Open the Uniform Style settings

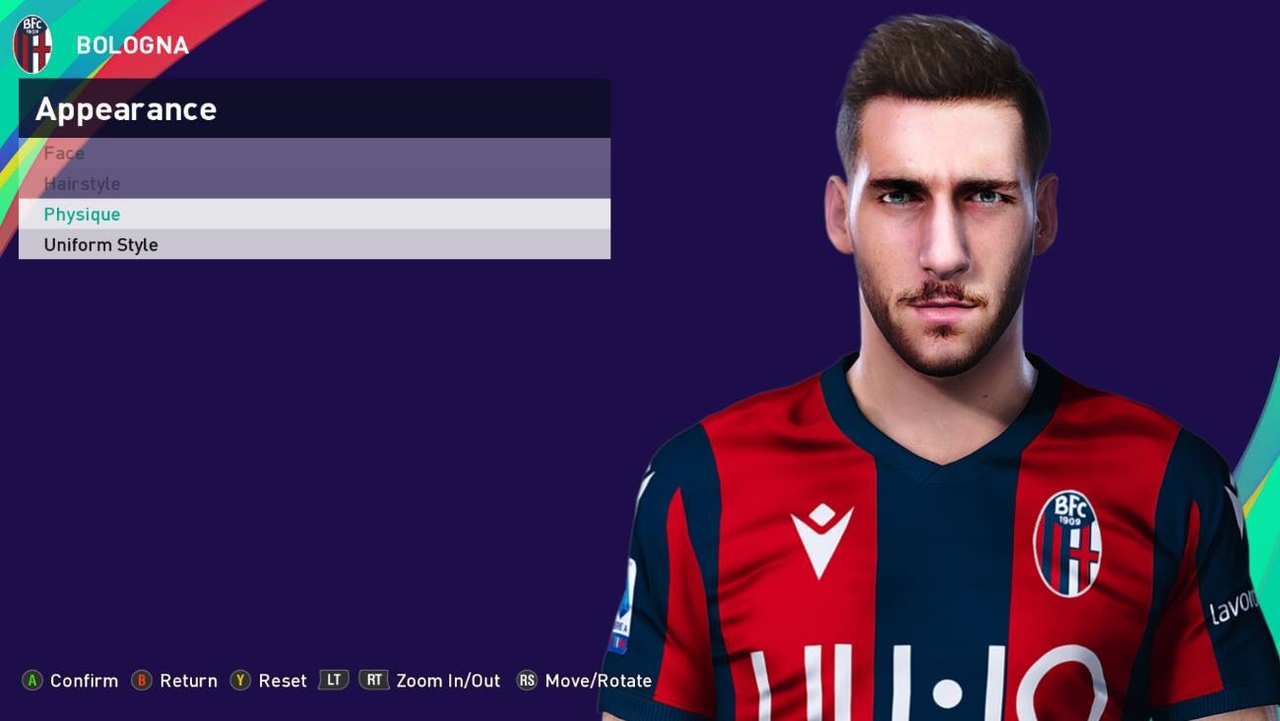(100, 244)
